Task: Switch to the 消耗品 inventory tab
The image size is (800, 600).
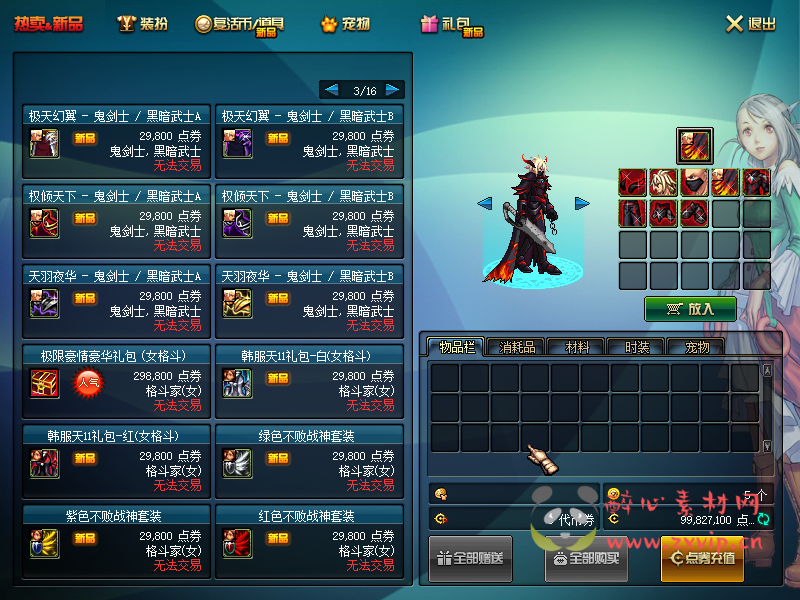Action: point(517,347)
